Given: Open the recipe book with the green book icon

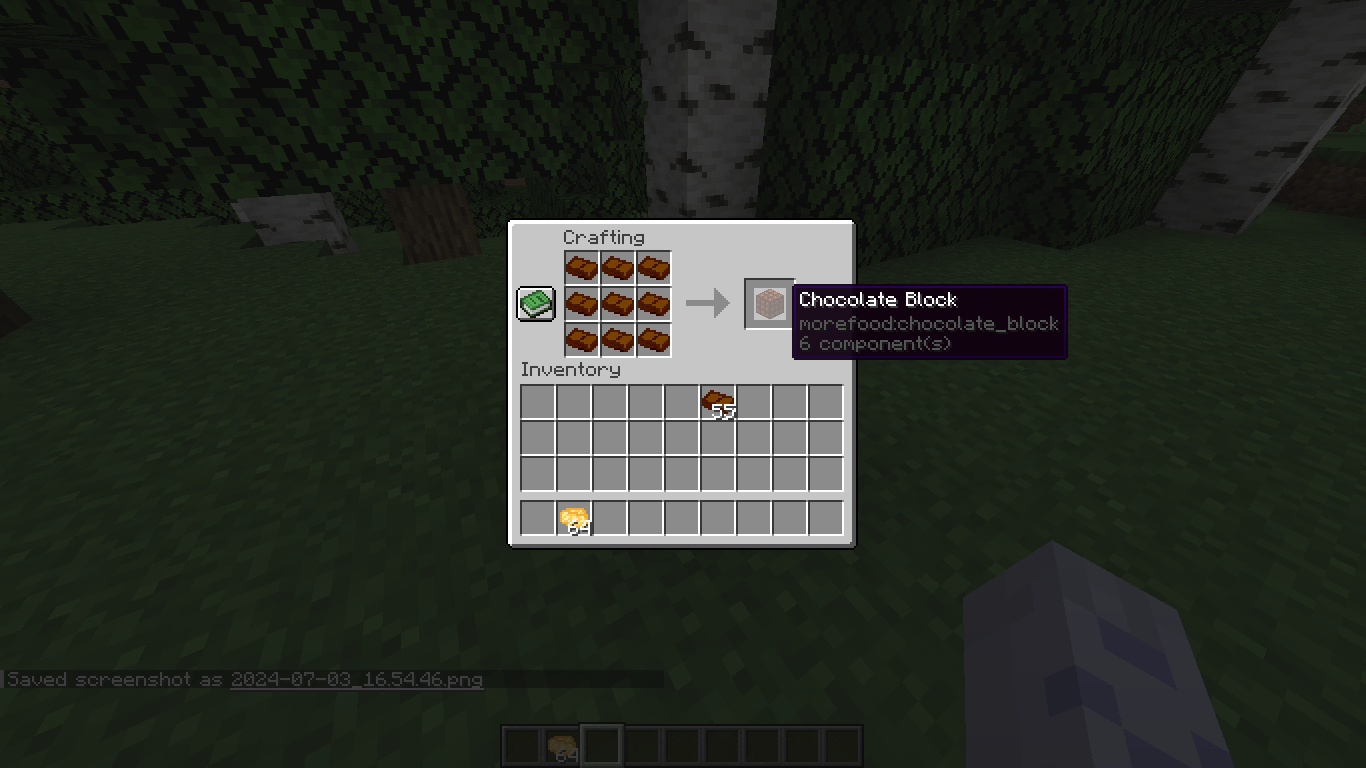Looking at the screenshot, I should tap(534, 302).
